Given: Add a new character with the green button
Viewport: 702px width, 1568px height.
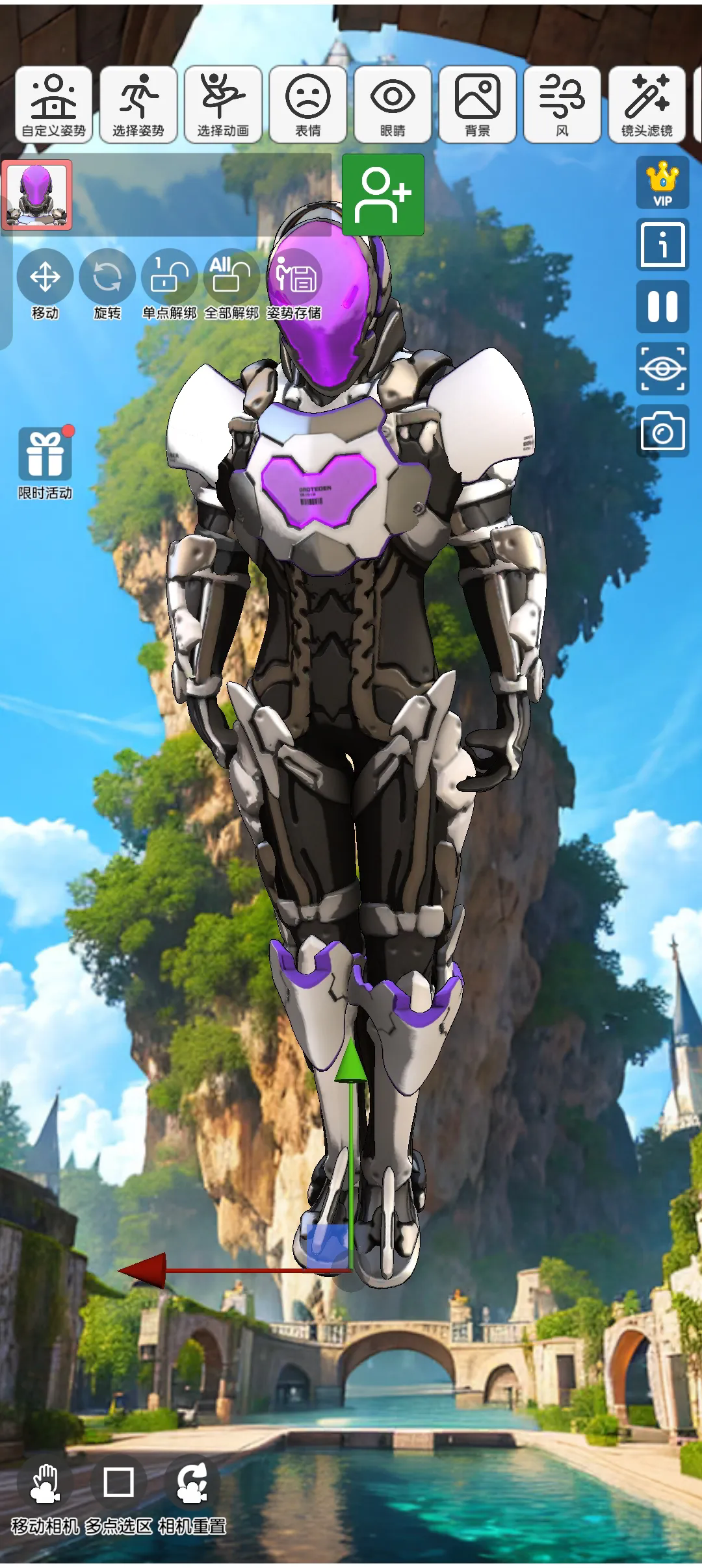Looking at the screenshot, I should pyautogui.click(x=383, y=194).
